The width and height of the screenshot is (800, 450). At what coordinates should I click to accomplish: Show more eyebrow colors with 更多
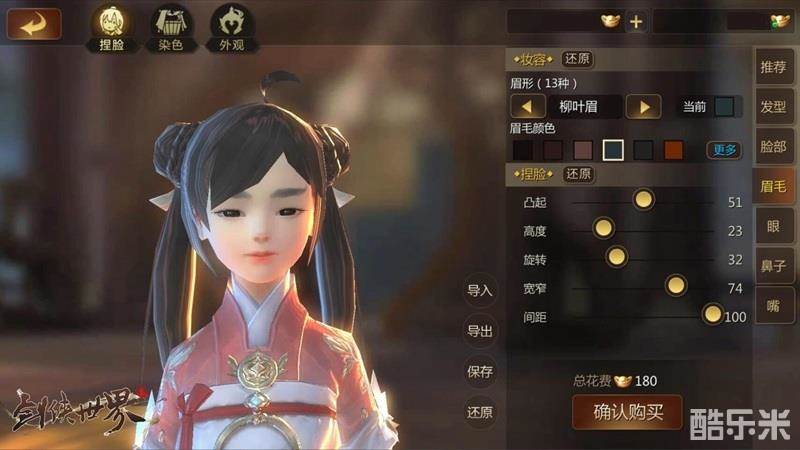[x=724, y=150]
